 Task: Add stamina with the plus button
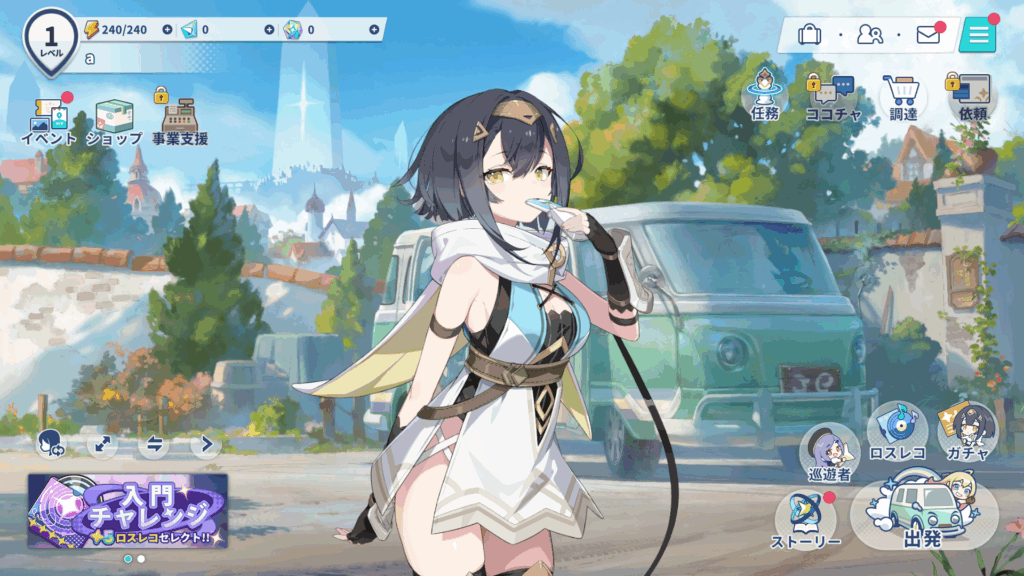(167, 30)
